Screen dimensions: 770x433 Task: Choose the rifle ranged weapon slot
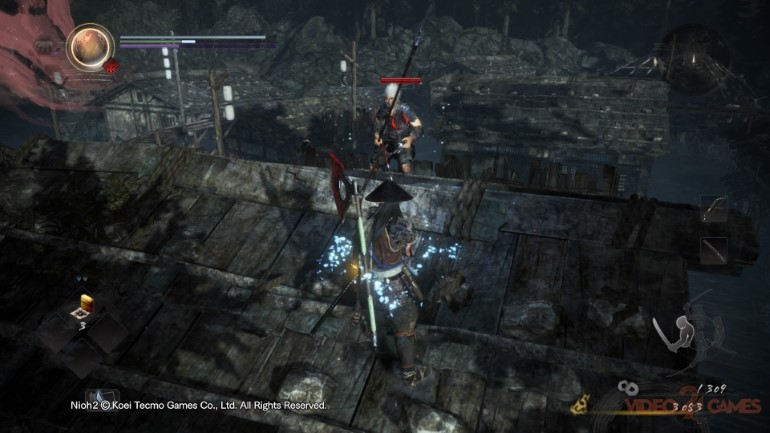[x=713, y=251]
